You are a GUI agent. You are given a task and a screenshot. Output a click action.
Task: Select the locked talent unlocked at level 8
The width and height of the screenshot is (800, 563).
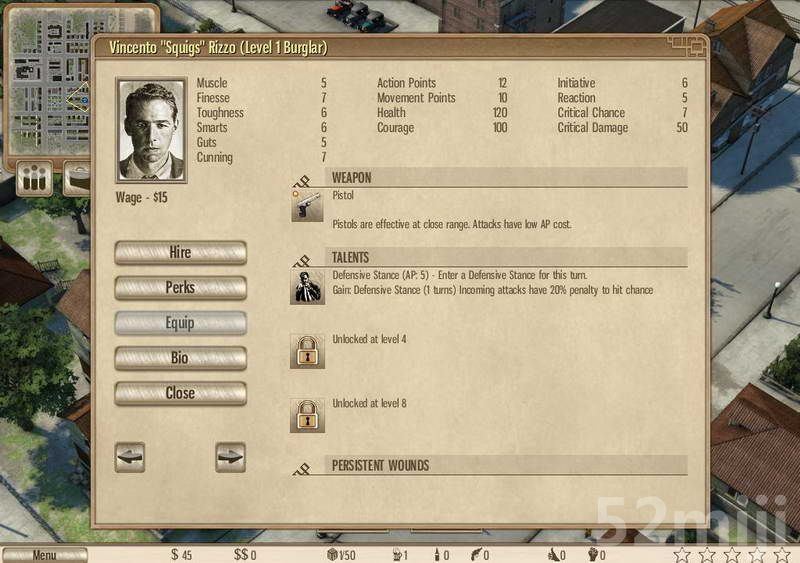[307, 415]
